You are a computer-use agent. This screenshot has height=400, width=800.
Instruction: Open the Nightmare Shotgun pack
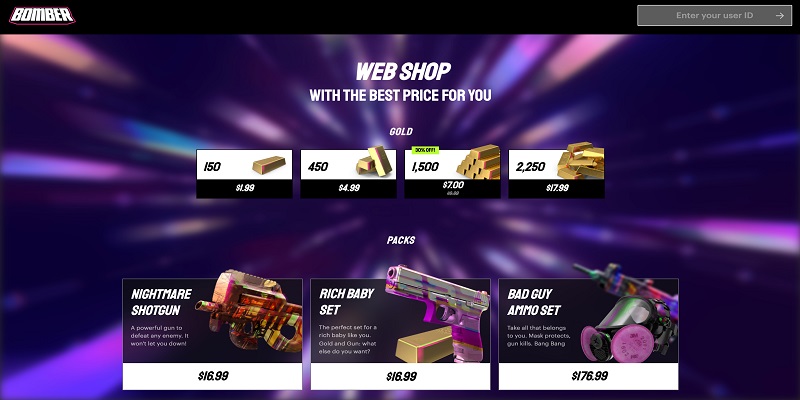tap(212, 320)
